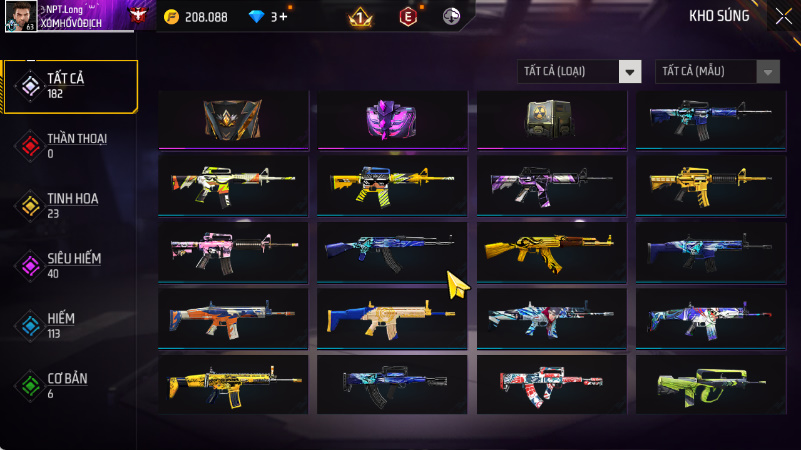Open the Tất Cả (Loại) dropdown
The width and height of the screenshot is (801, 450).
579,71
